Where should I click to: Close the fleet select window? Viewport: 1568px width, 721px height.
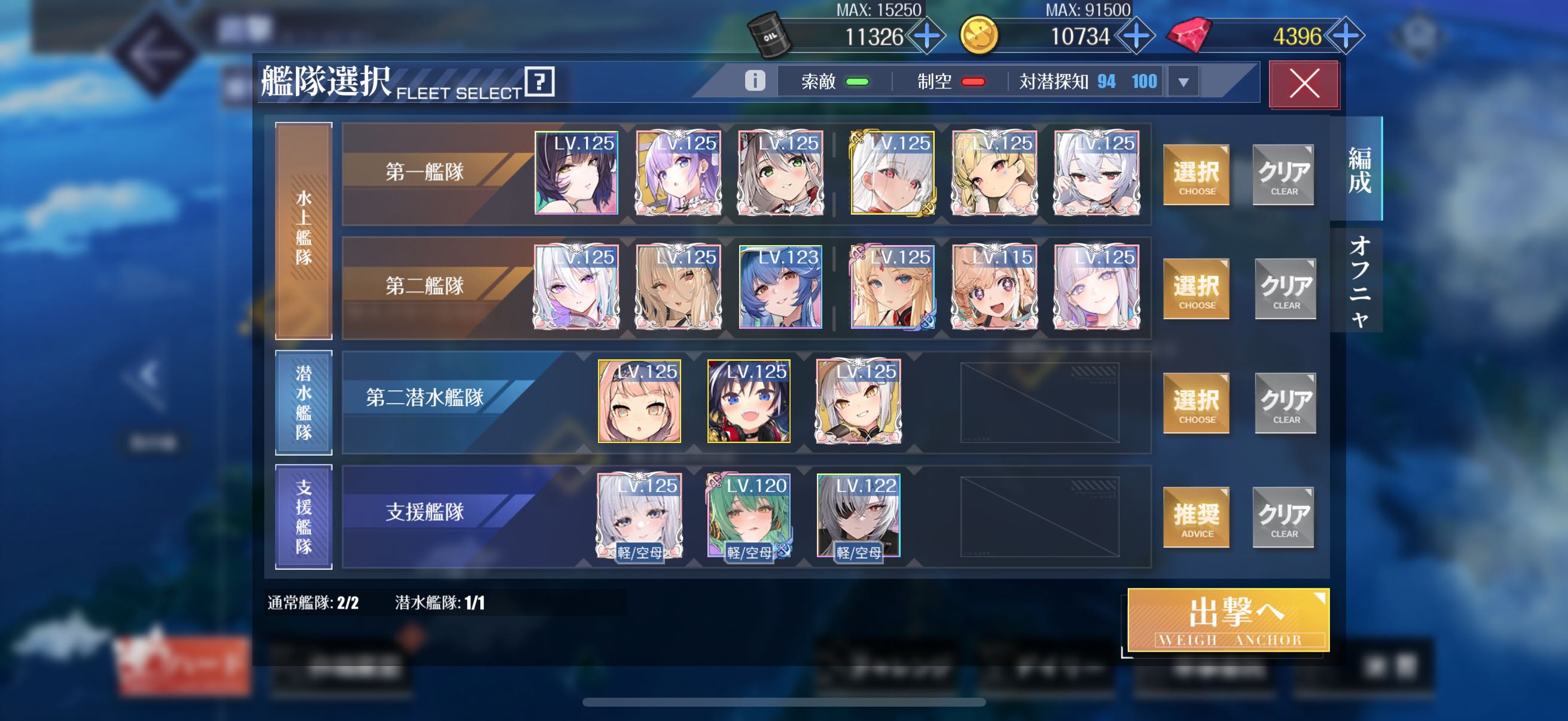(1303, 83)
